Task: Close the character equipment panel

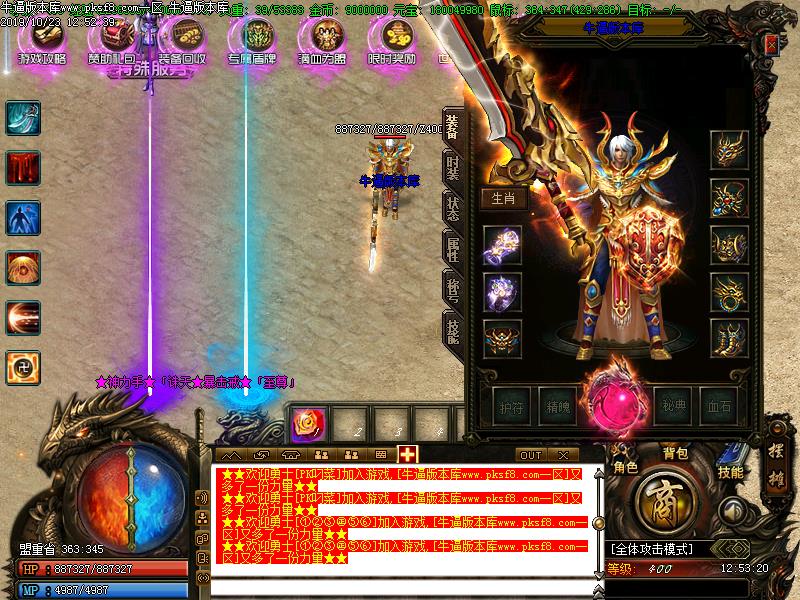Action: 771,44
